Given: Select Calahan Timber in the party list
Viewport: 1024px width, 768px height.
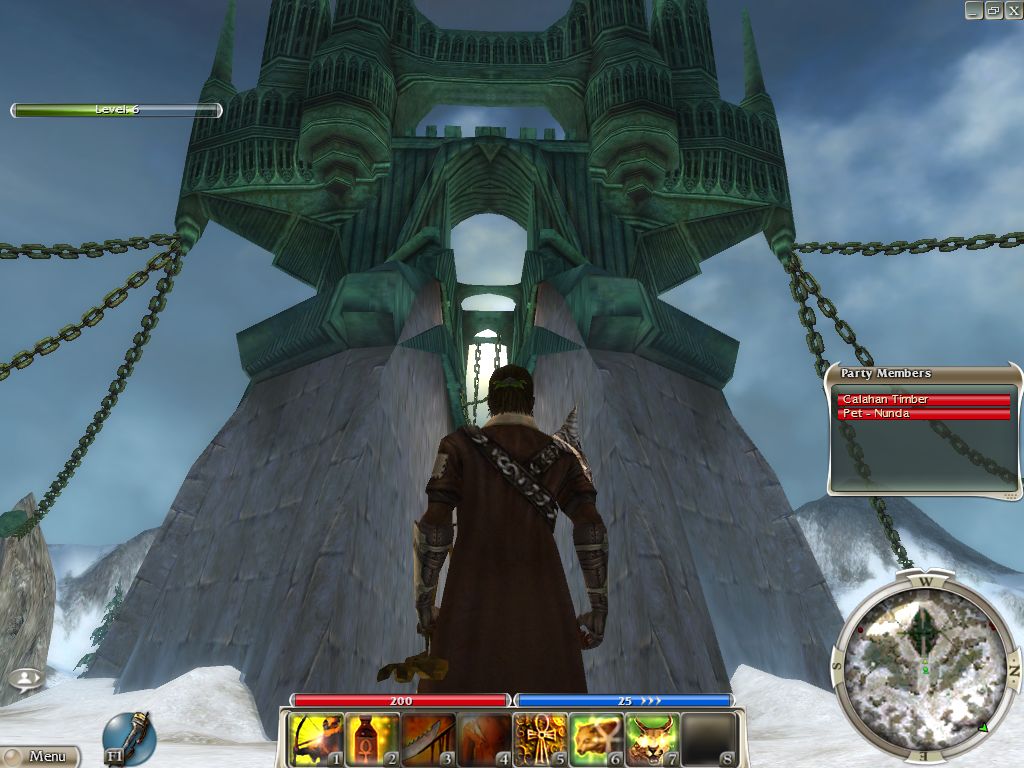Looking at the screenshot, I should click(923, 400).
